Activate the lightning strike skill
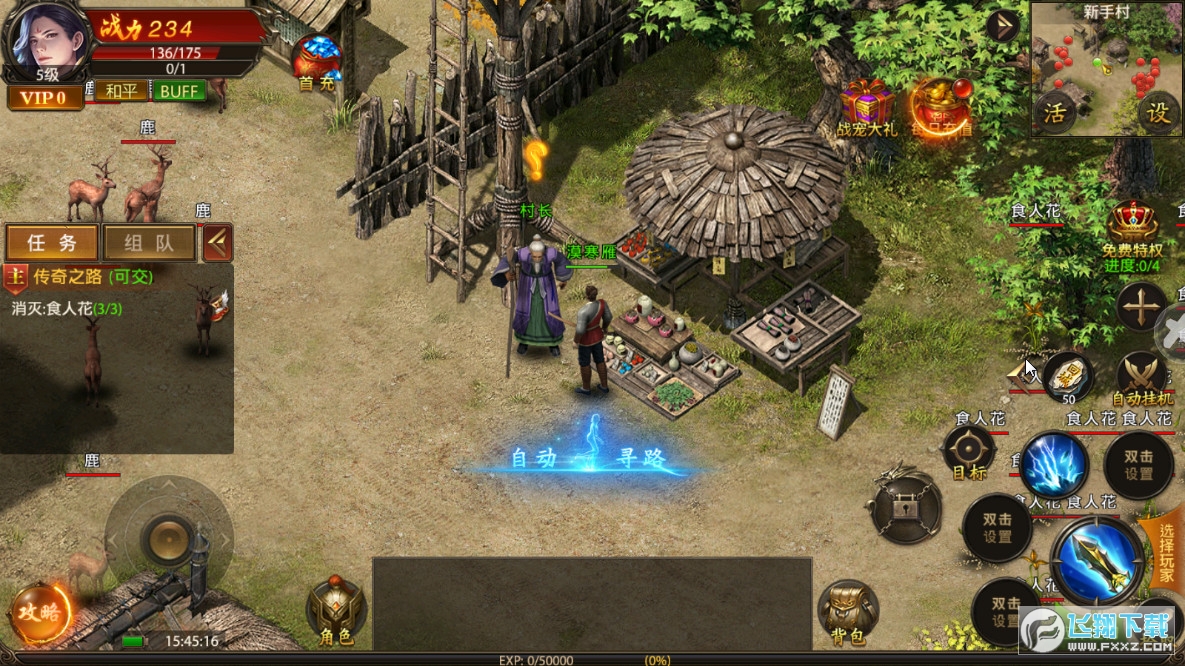Viewport: 1185px width, 666px height. point(1054,463)
